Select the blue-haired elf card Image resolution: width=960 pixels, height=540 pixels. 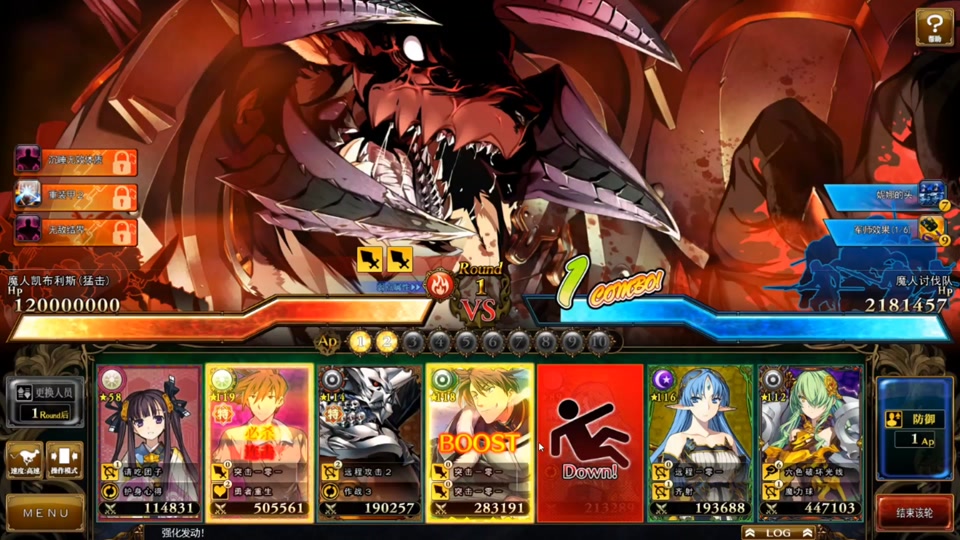(x=699, y=442)
